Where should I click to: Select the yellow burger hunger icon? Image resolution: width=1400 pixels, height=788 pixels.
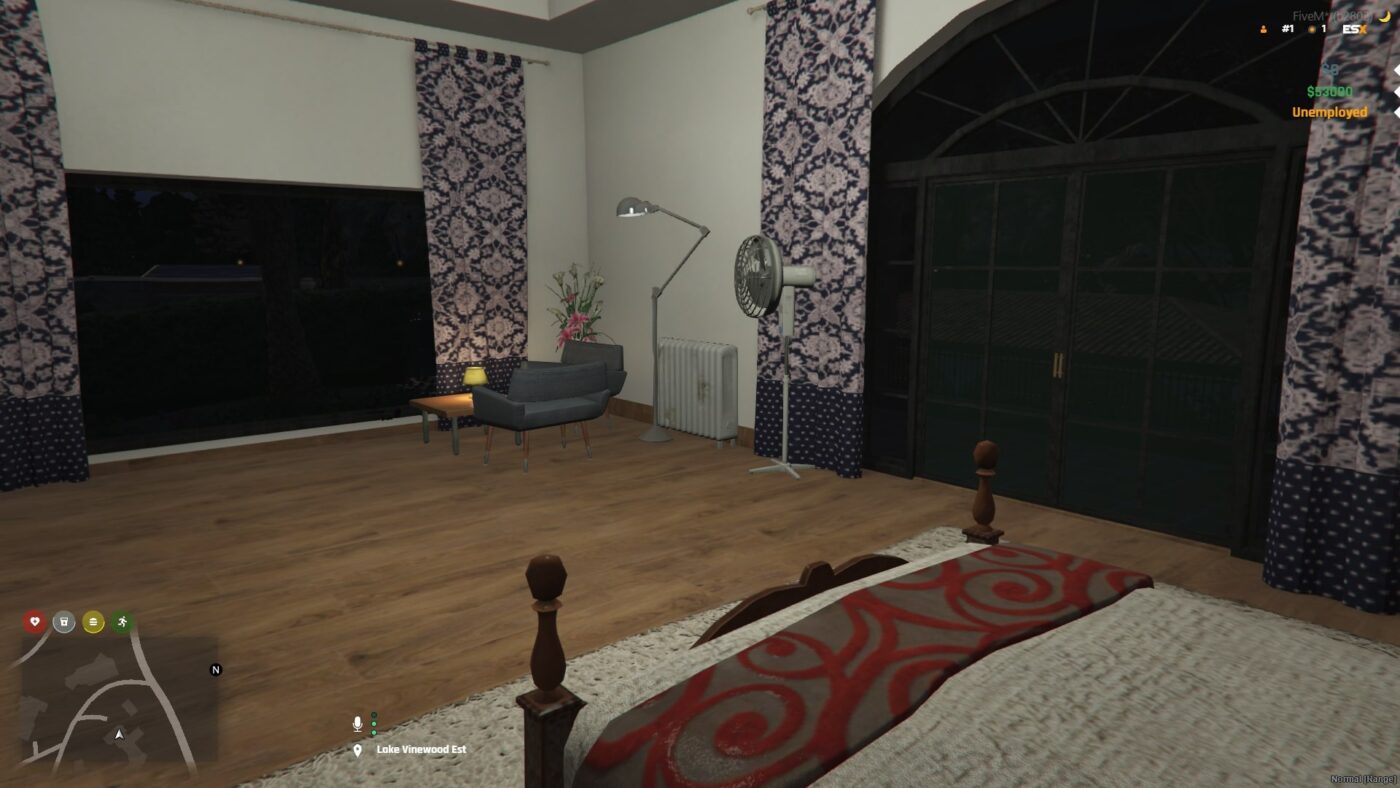coord(93,622)
